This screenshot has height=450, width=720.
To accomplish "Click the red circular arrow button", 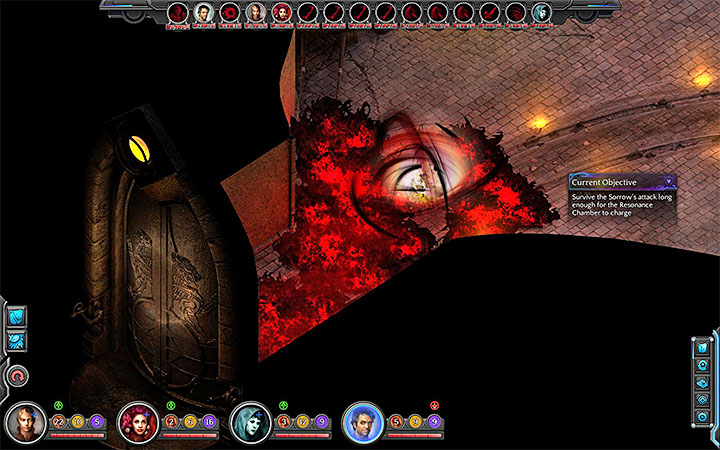I will pyautogui.click(x=18, y=376).
